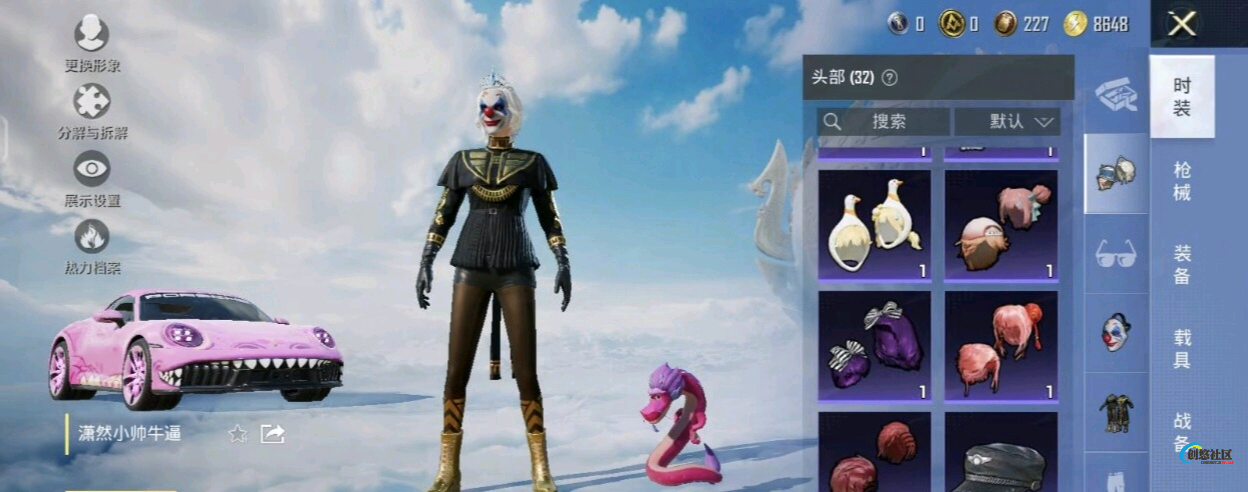Image resolution: width=1248 pixels, height=492 pixels.
Task: Click the 搜索 search field
Action: point(883,122)
